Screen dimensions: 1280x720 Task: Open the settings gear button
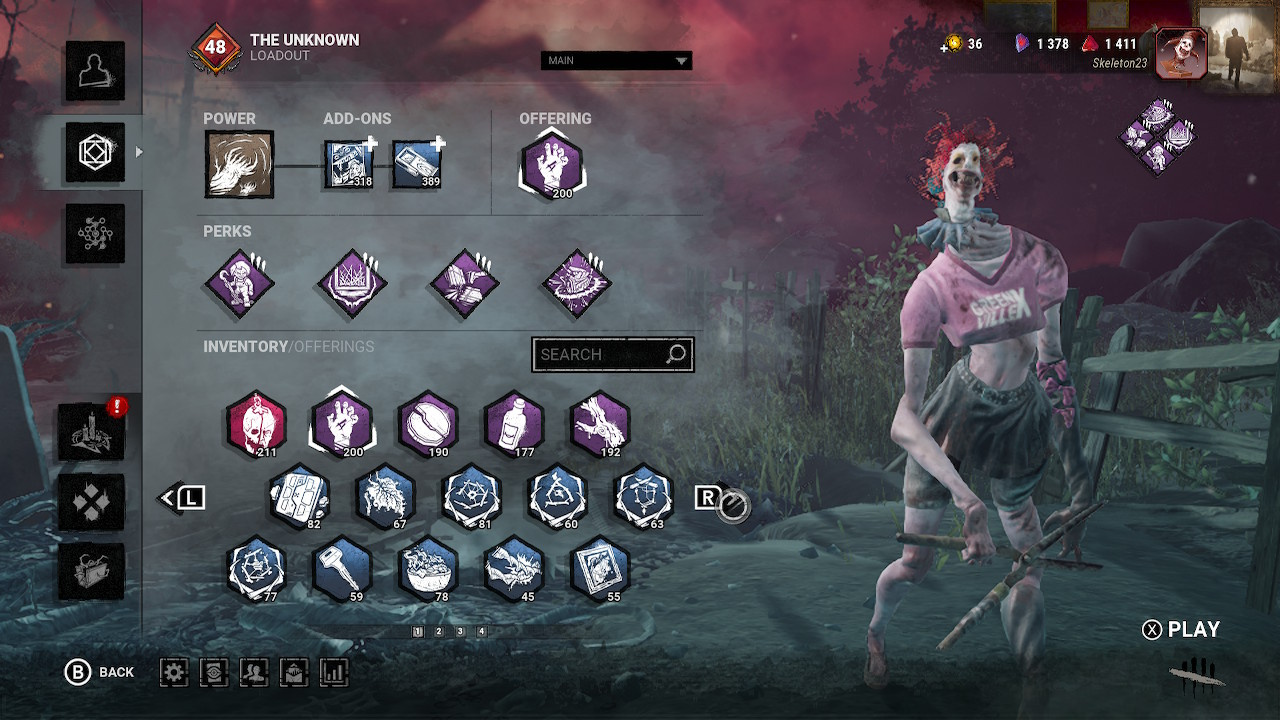point(174,672)
